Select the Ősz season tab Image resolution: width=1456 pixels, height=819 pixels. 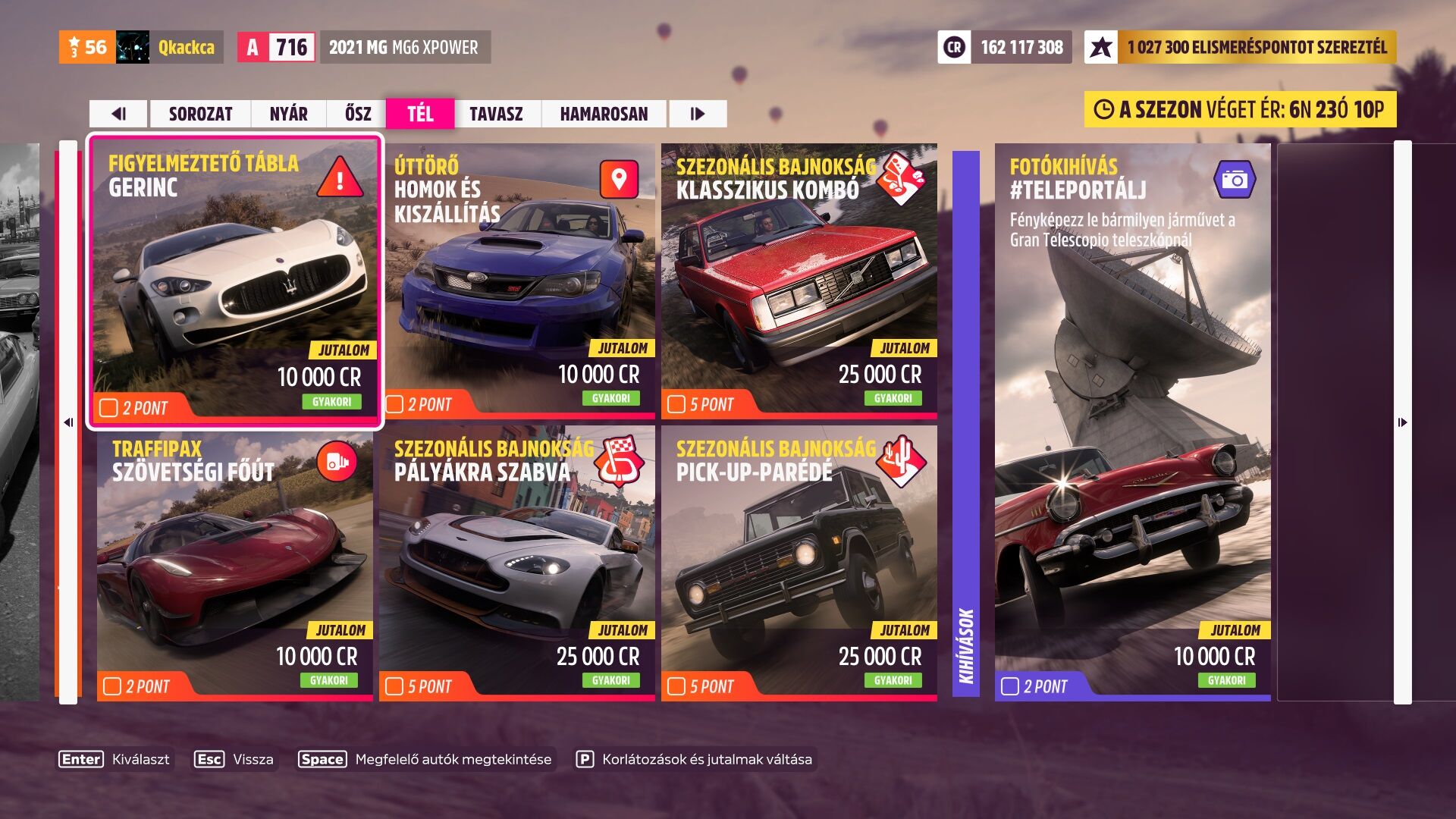pos(358,114)
